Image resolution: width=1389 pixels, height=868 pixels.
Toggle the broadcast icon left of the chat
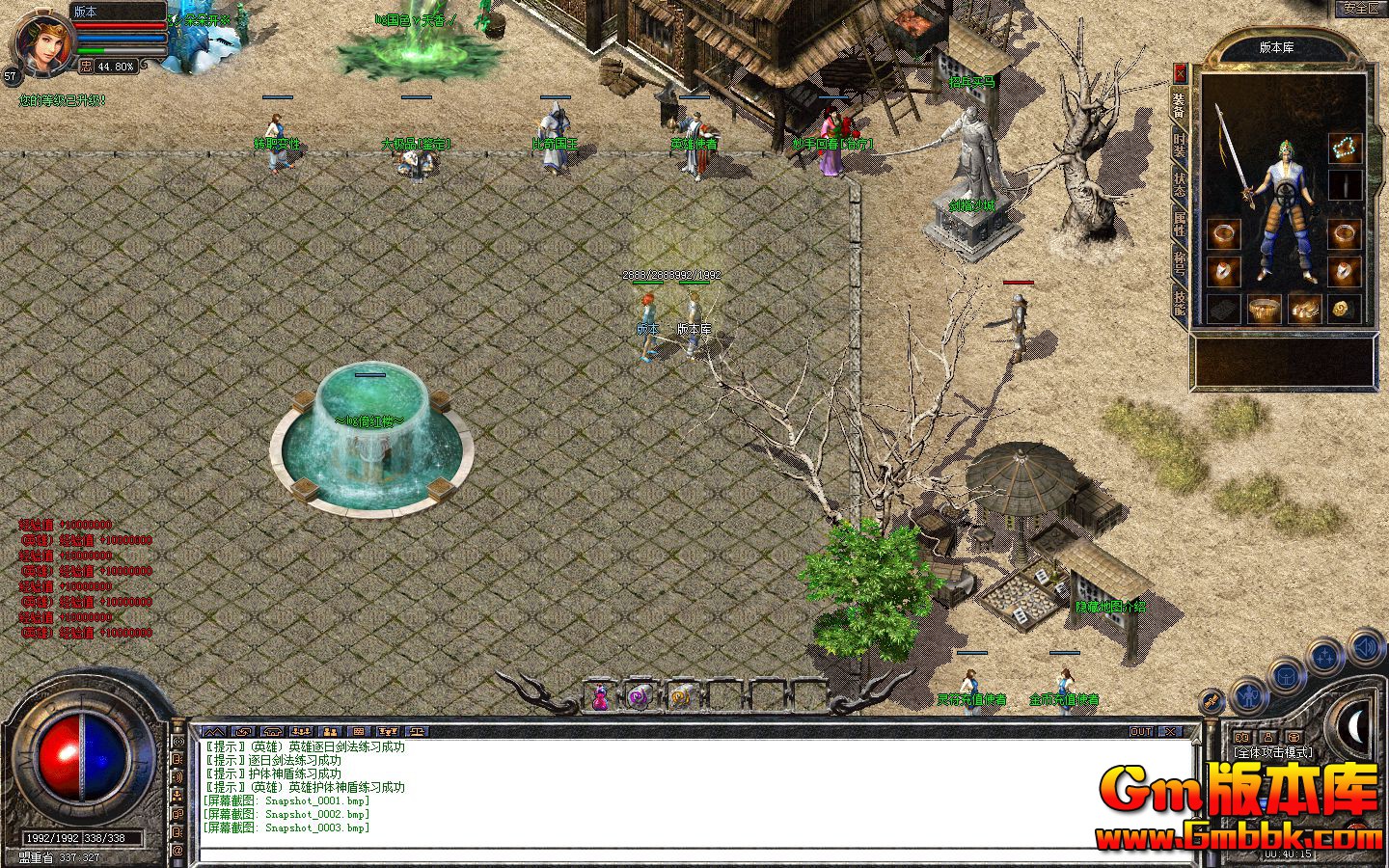coord(179,742)
